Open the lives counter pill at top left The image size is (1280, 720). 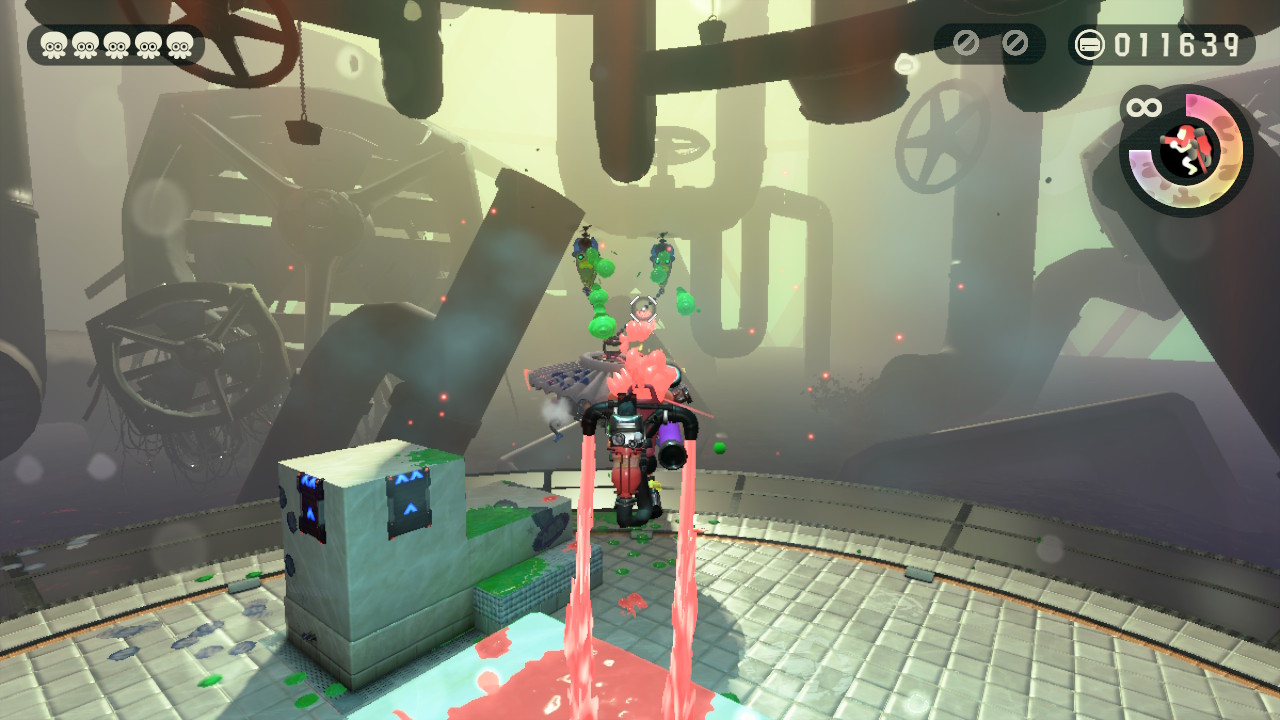click(x=115, y=45)
